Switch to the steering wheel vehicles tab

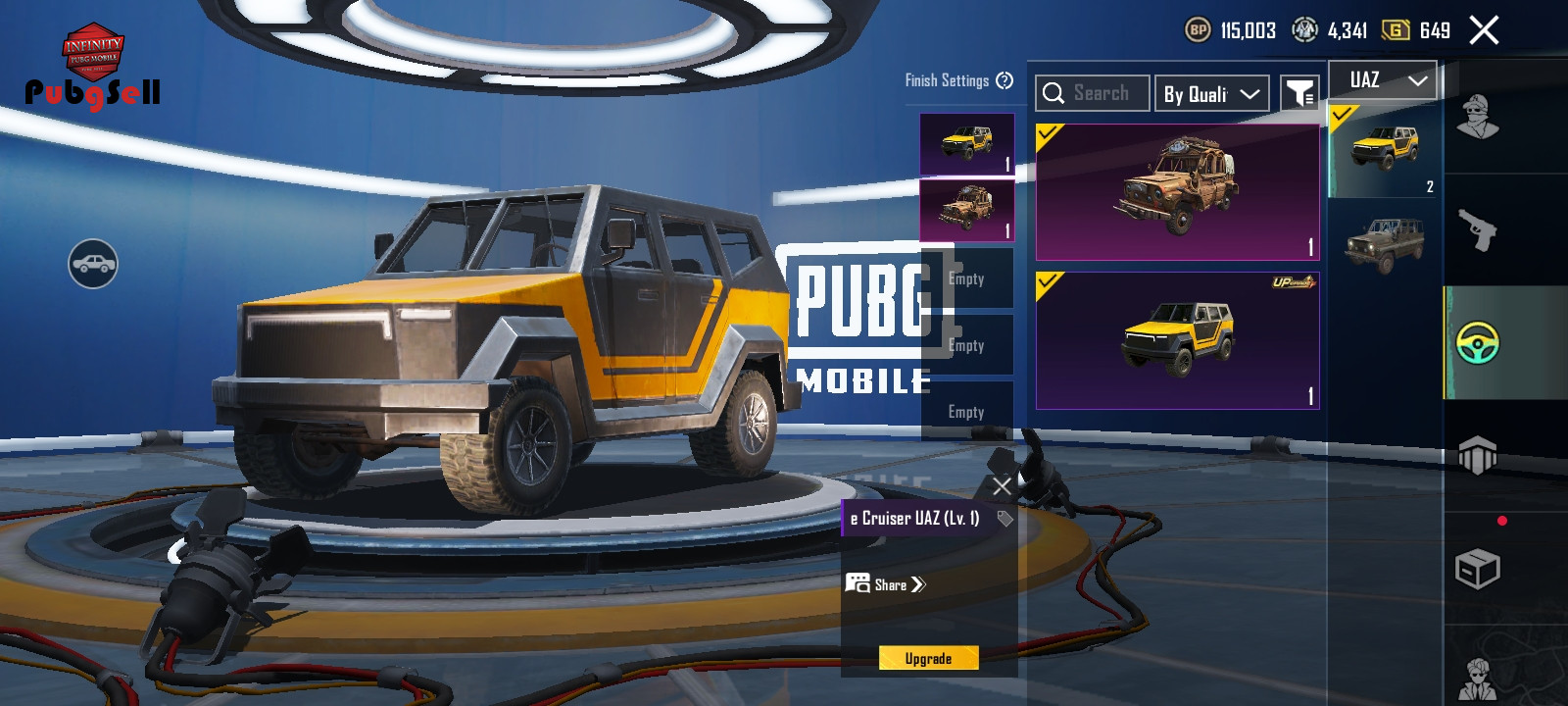[1478, 343]
